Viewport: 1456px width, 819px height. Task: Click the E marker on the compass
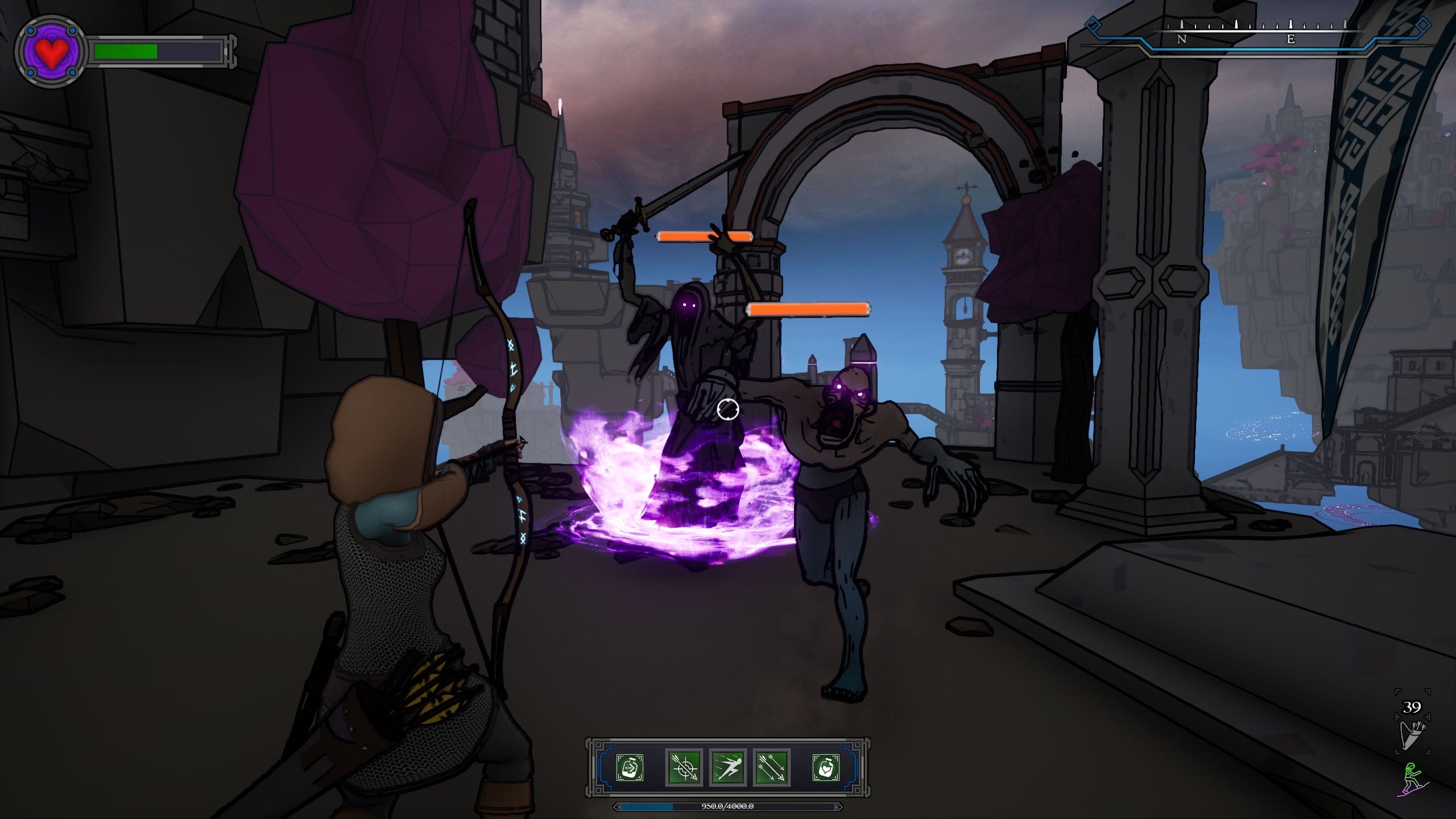1291,39
